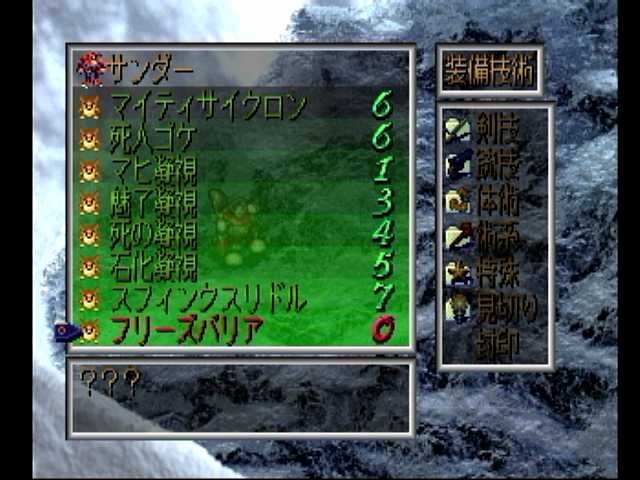640x480 pixels.
Task: Choose the 石化凝視 skill row
Action: (x=153, y=266)
